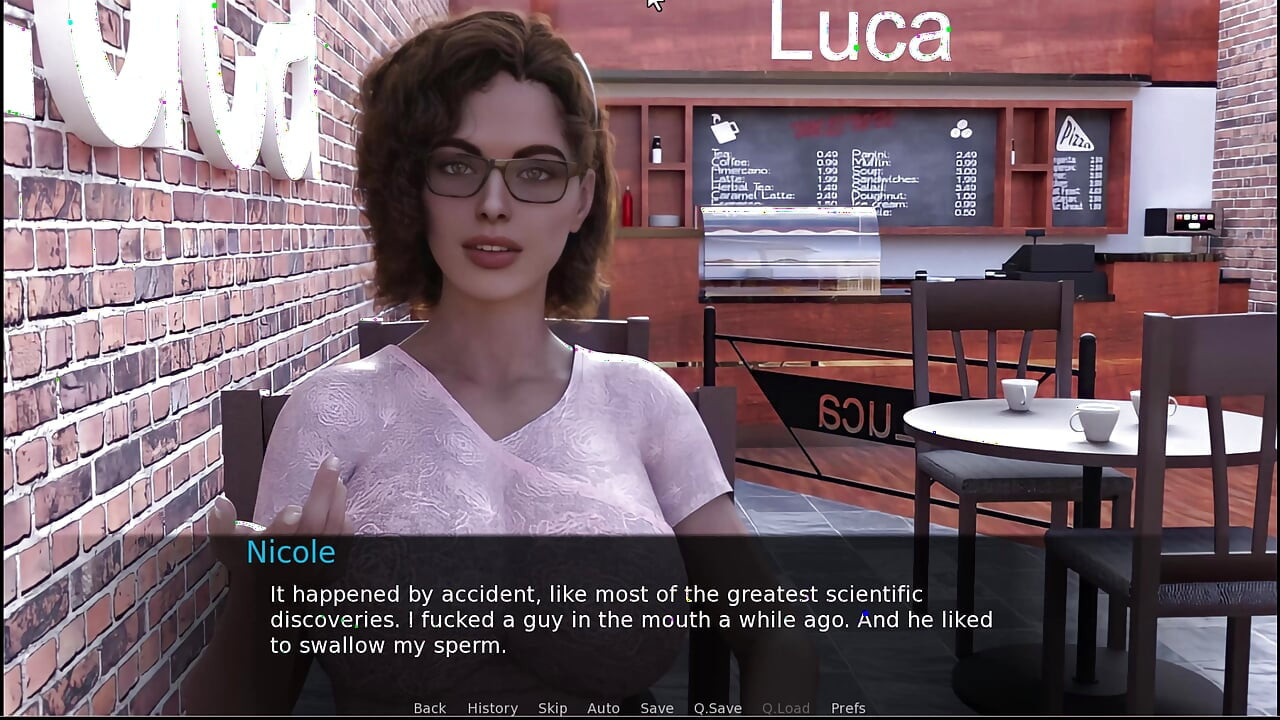Open the Save game menu
The height and width of the screenshot is (720, 1280).
657,708
